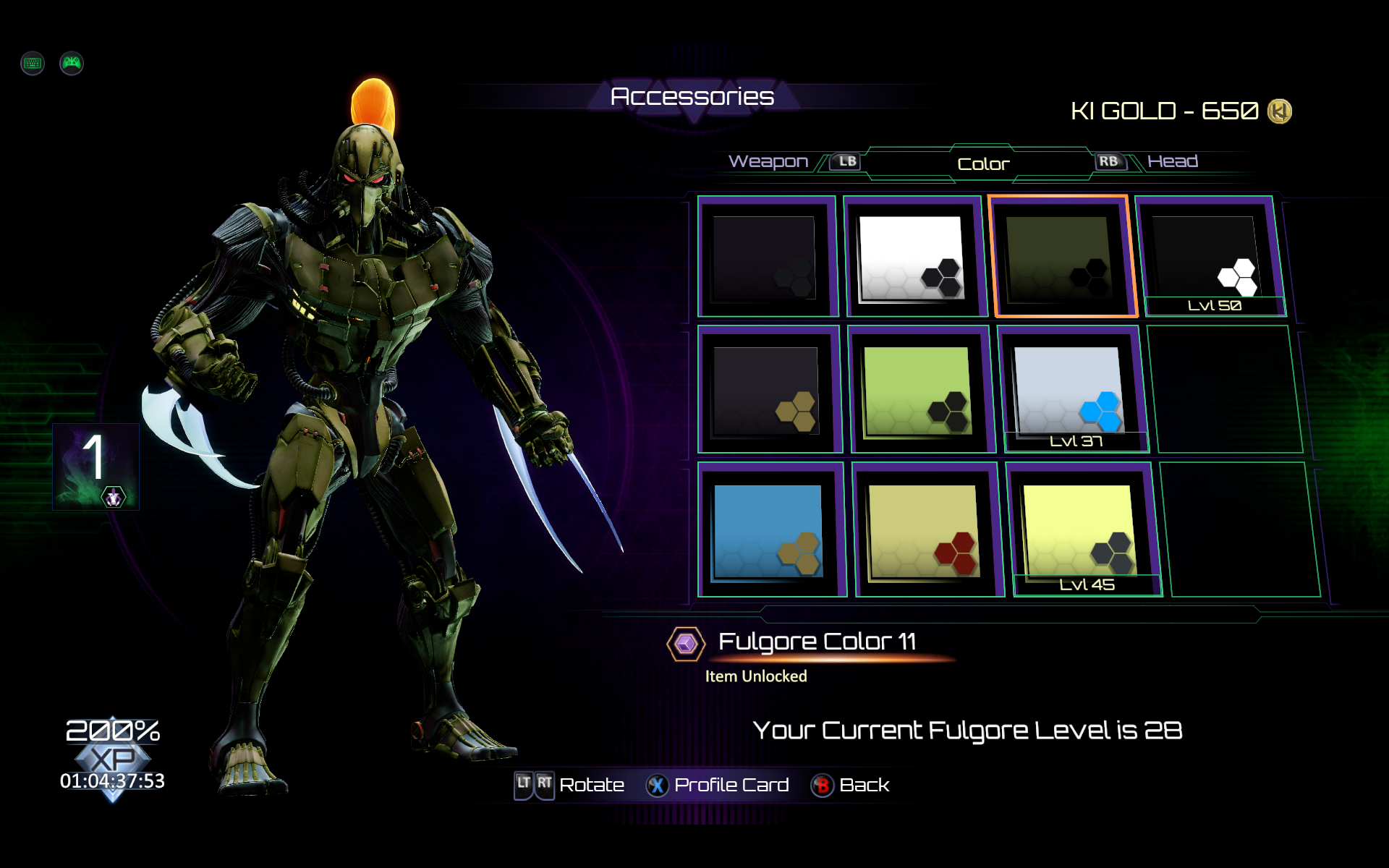The width and height of the screenshot is (1389, 868).
Task: Choose the white swatch with black hexagons
Action: point(913,258)
